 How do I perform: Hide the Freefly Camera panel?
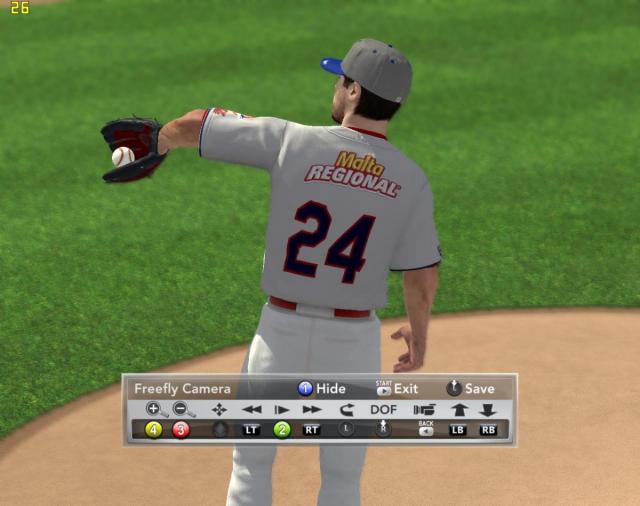[x=320, y=389]
